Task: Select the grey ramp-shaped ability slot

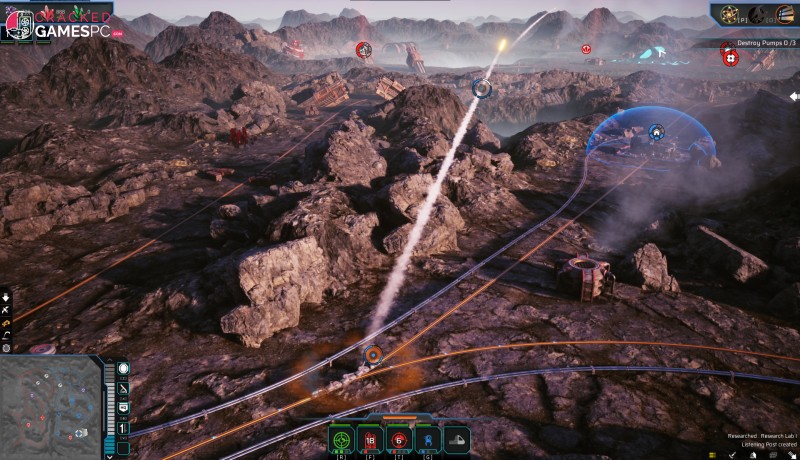Action: pyautogui.click(x=456, y=439)
